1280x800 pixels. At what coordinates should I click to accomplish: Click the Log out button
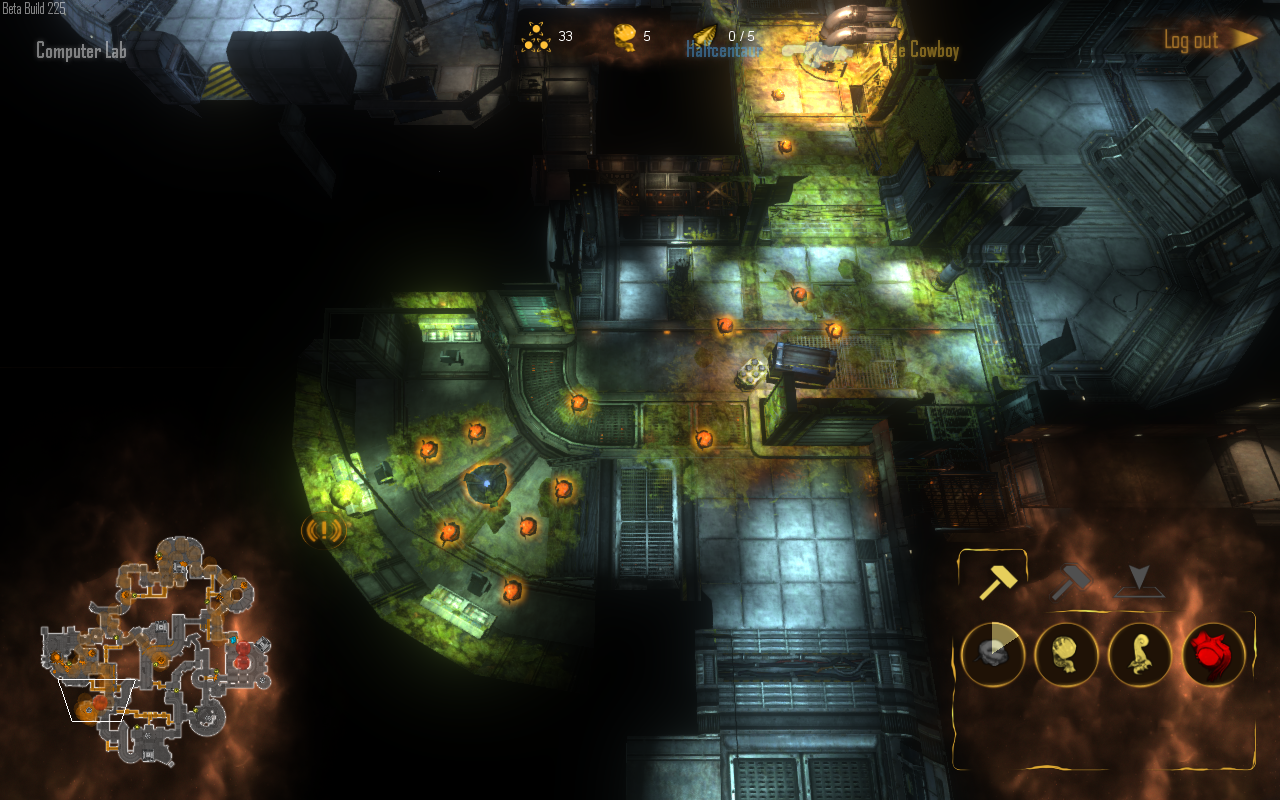click(x=1189, y=40)
